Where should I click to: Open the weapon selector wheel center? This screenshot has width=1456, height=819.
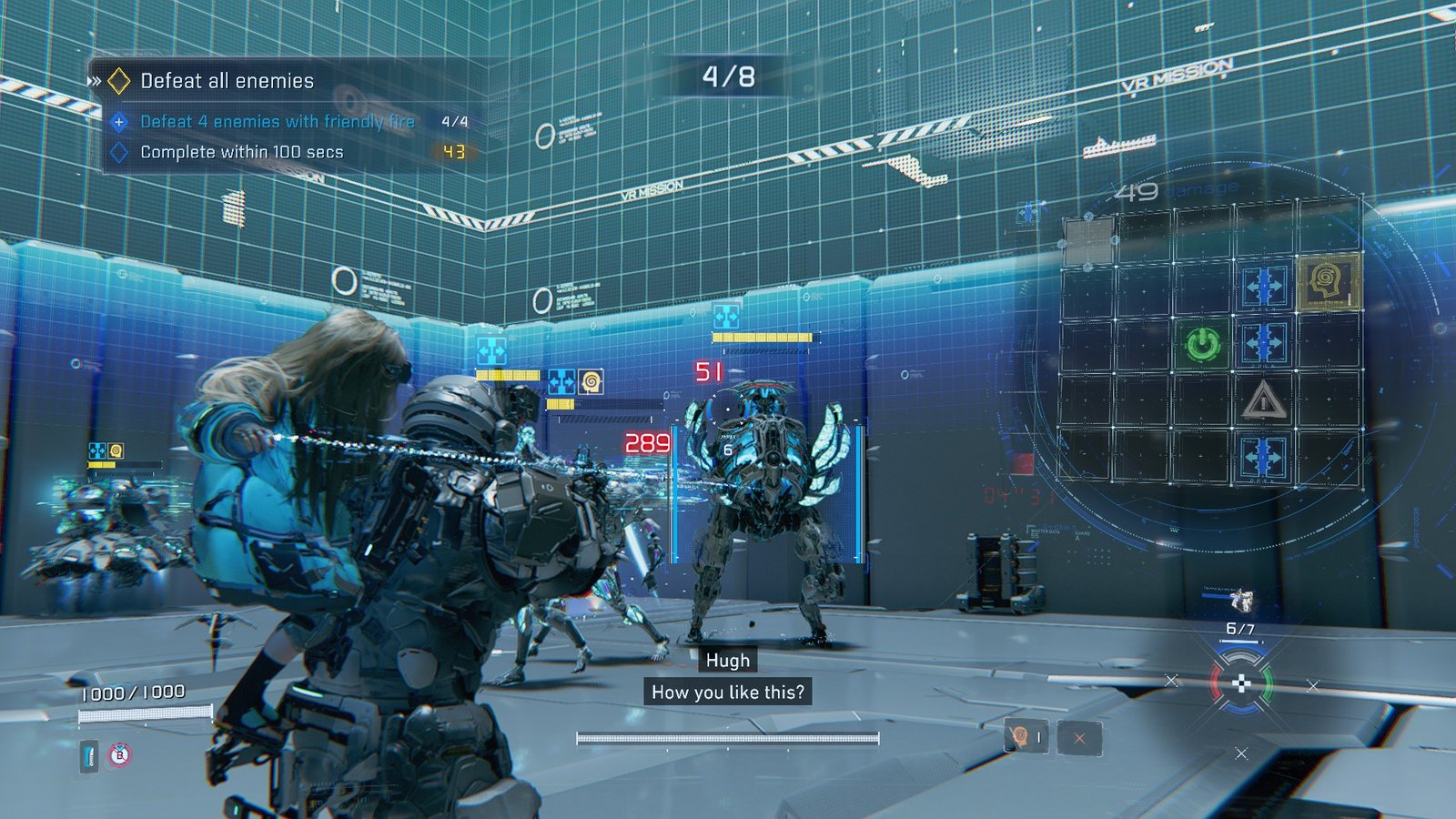(x=1240, y=683)
